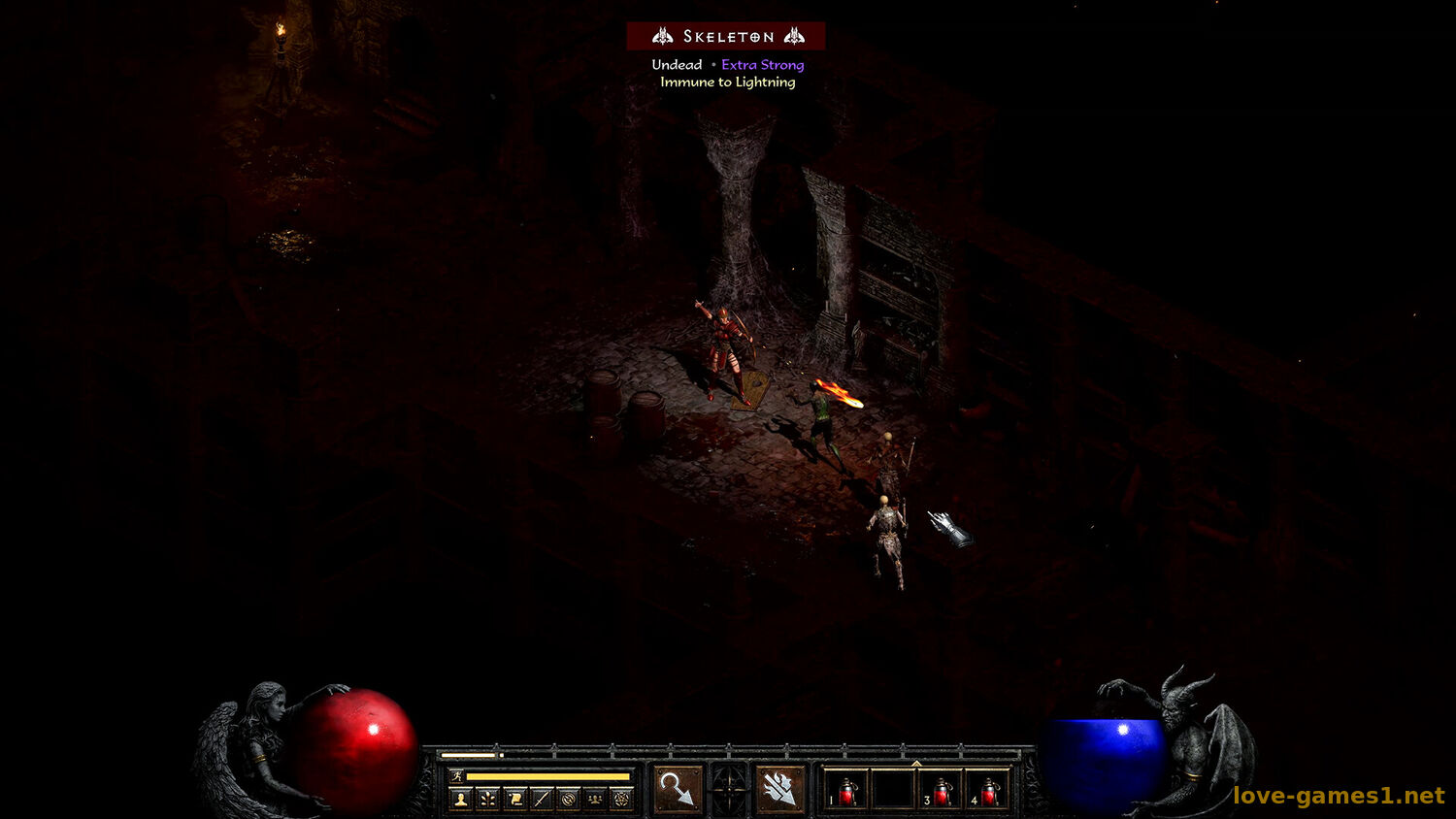
Task: Click the love-games1.net watermark link
Action: 1338,794
